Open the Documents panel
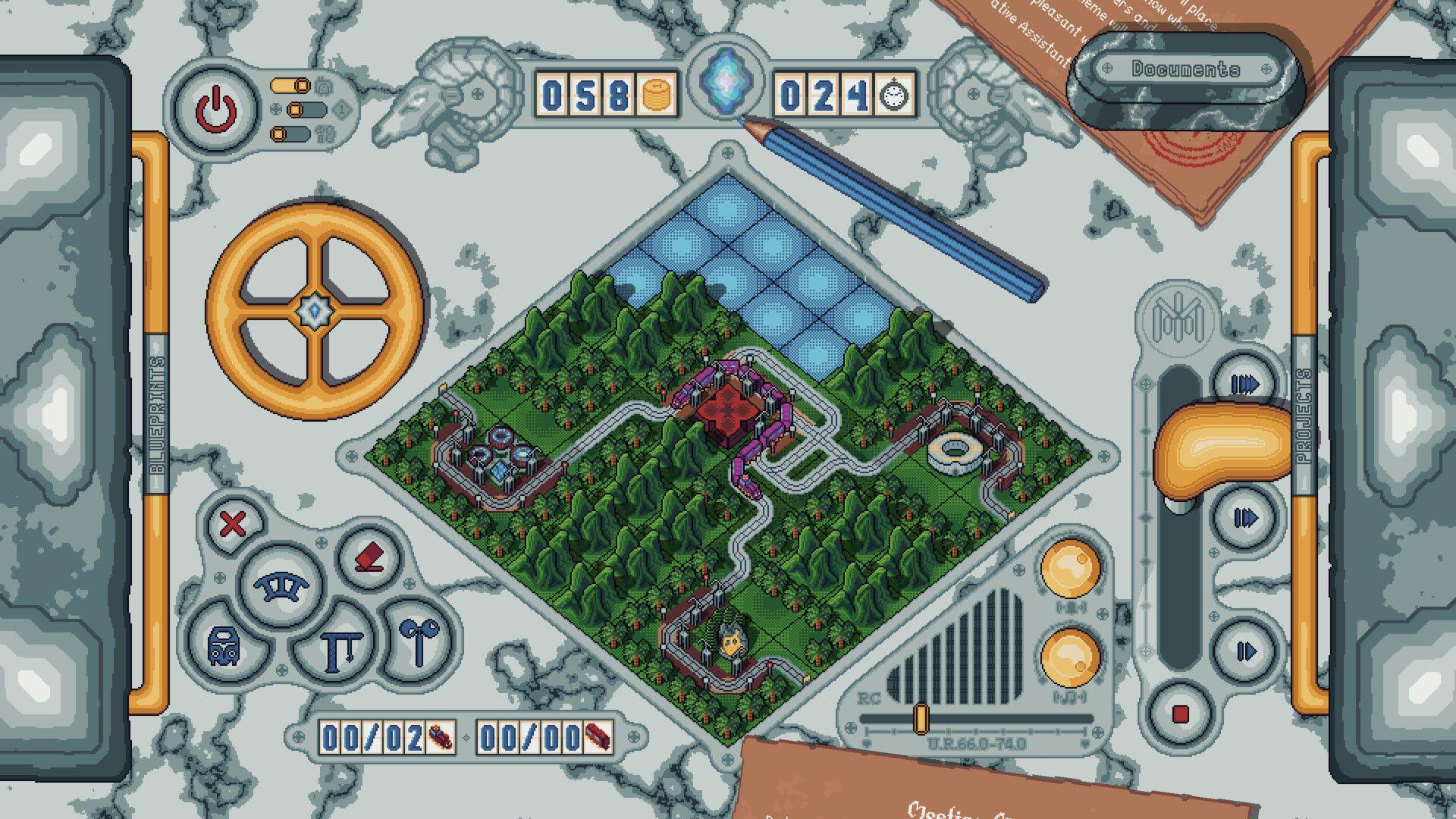The width and height of the screenshot is (1456, 819). [x=1186, y=69]
